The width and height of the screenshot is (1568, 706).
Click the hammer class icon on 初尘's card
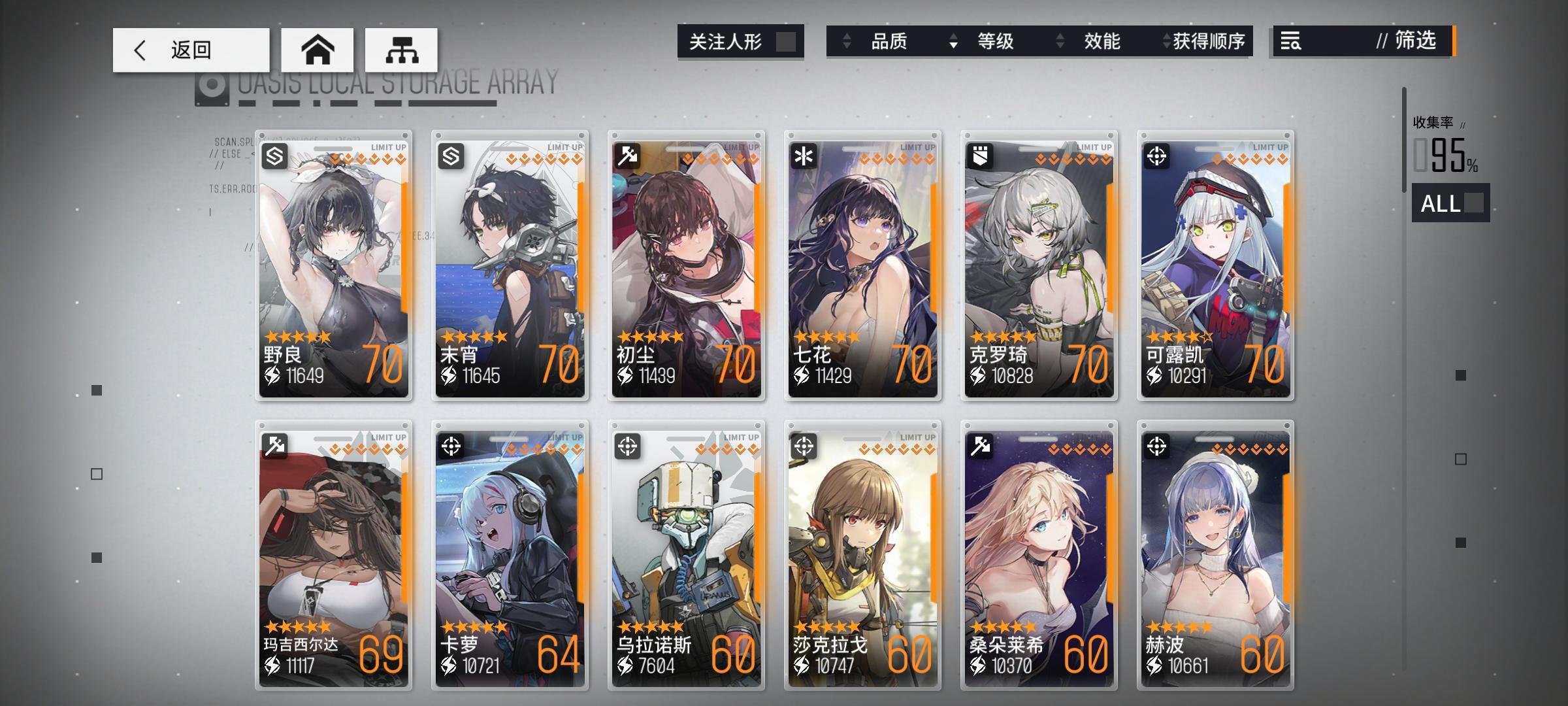(x=626, y=156)
